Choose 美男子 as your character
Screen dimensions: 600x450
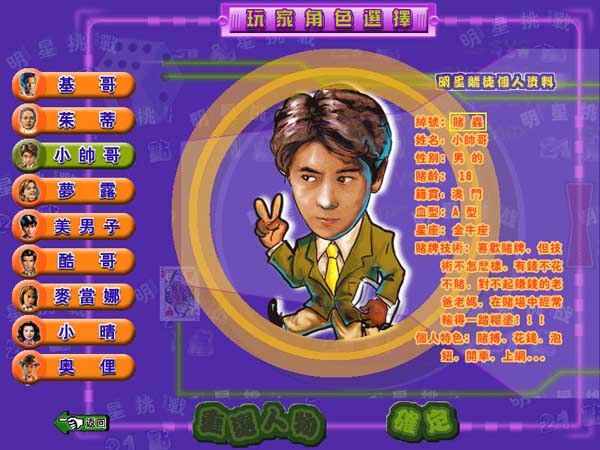click(x=74, y=224)
